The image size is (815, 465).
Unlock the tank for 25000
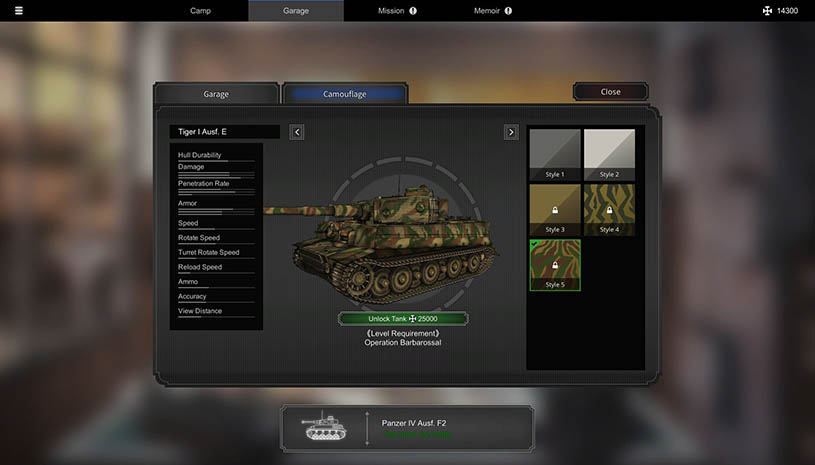point(402,319)
